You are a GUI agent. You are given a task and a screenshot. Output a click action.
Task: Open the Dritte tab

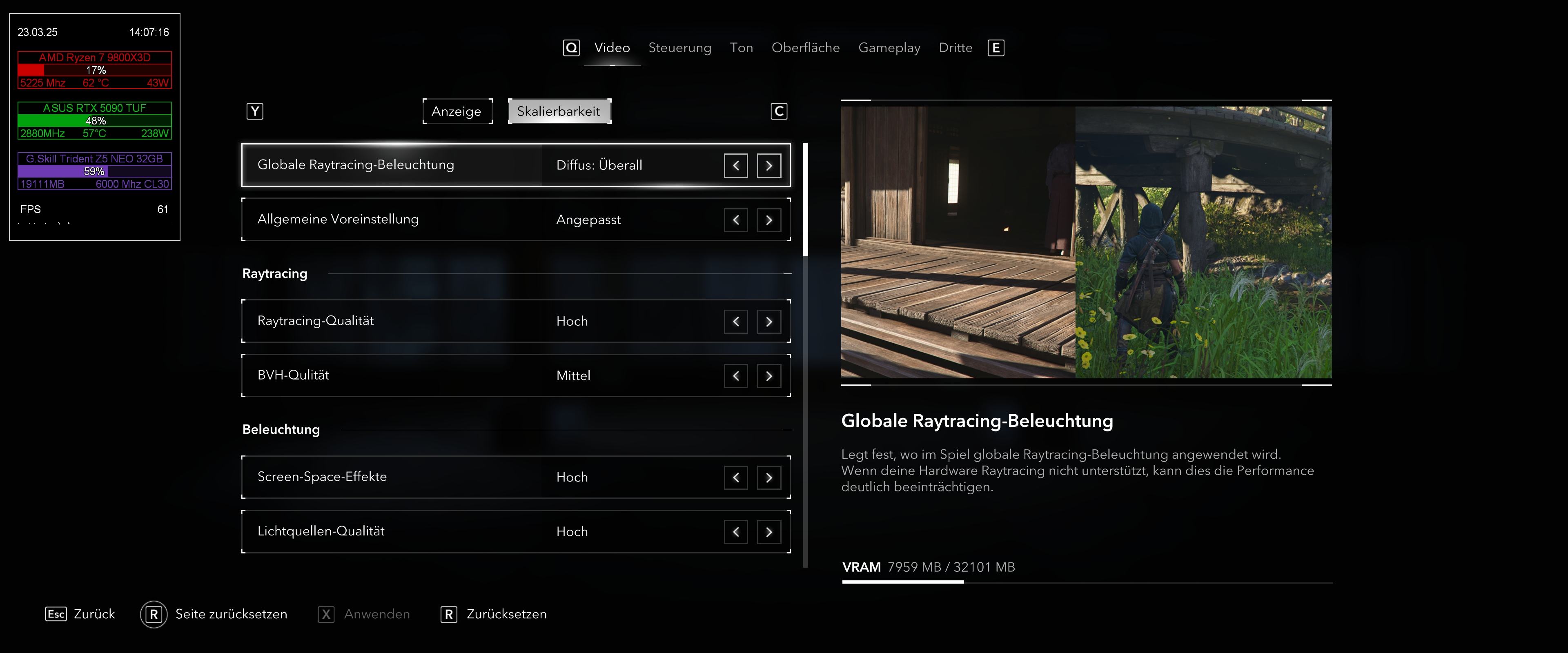coord(955,48)
